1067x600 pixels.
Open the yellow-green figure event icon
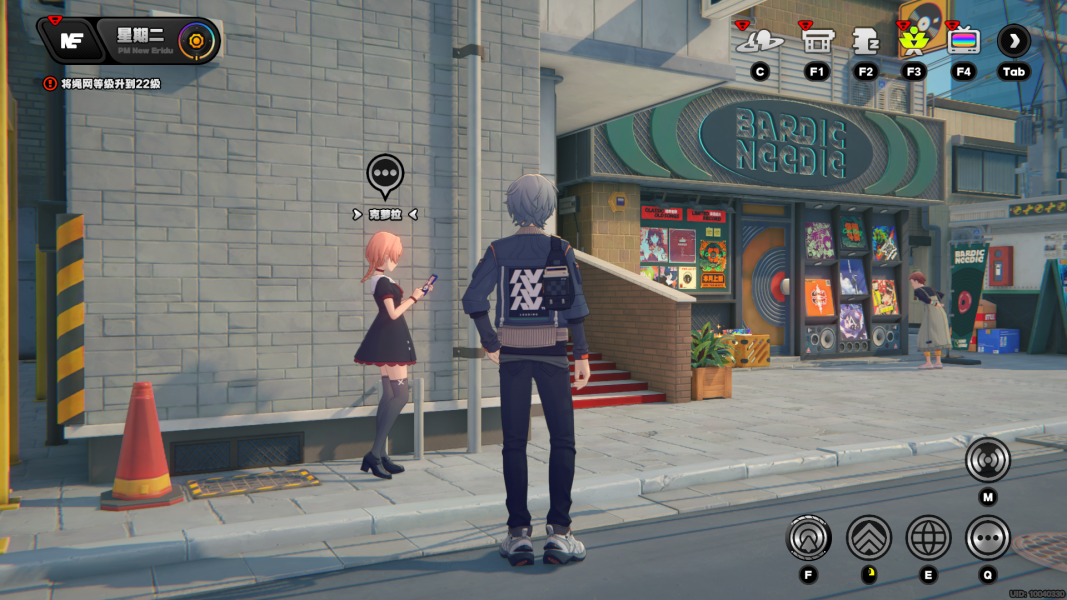coord(913,40)
